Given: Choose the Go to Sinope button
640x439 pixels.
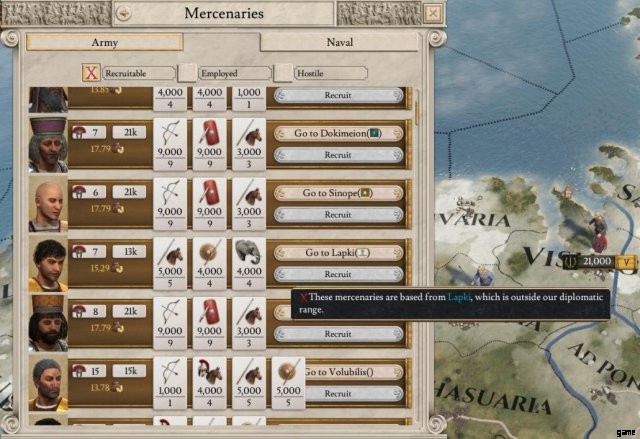Looking at the screenshot, I should tap(338, 193).
